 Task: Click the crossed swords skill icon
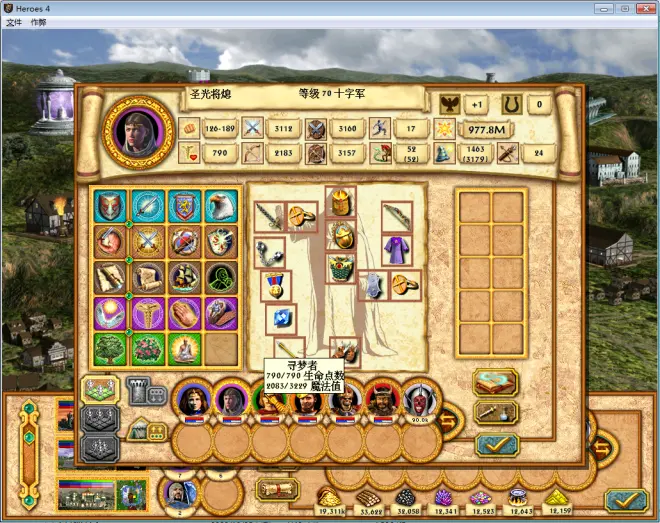(148, 242)
